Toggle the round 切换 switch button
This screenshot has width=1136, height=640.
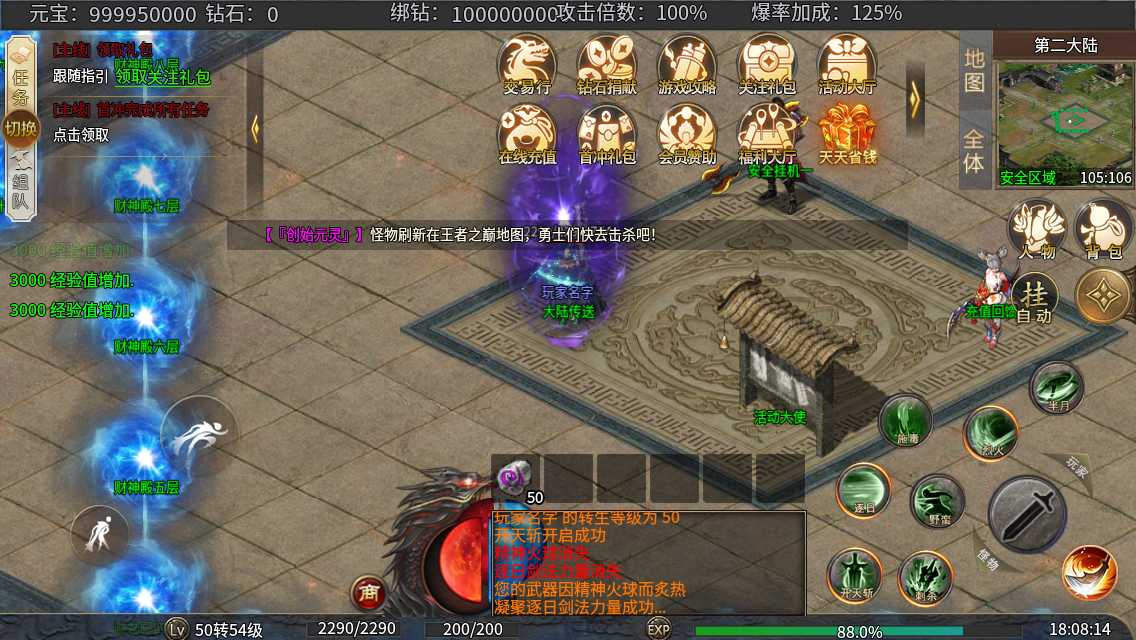(20, 128)
